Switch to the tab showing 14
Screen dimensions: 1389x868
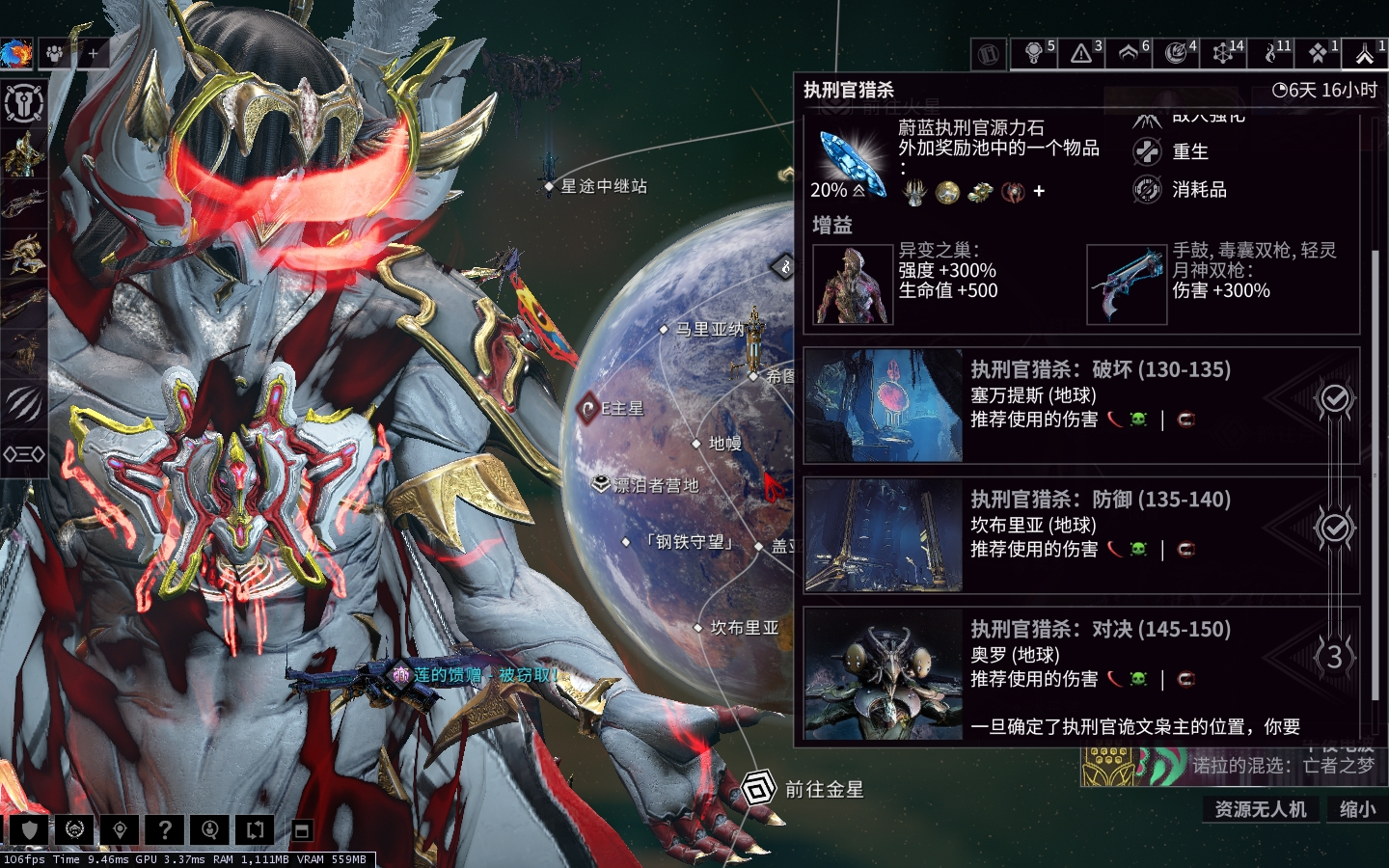1224,52
